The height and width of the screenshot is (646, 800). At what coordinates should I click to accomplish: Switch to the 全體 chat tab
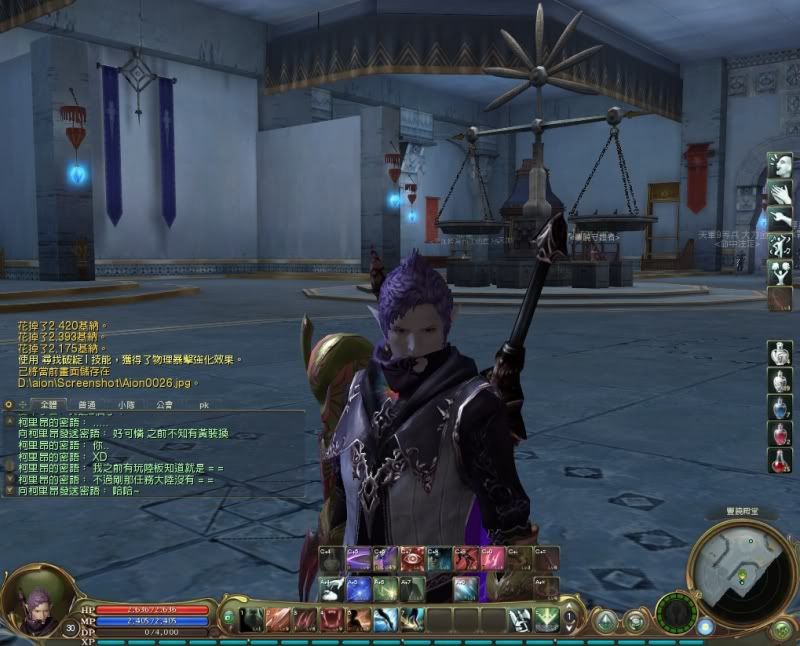point(48,405)
